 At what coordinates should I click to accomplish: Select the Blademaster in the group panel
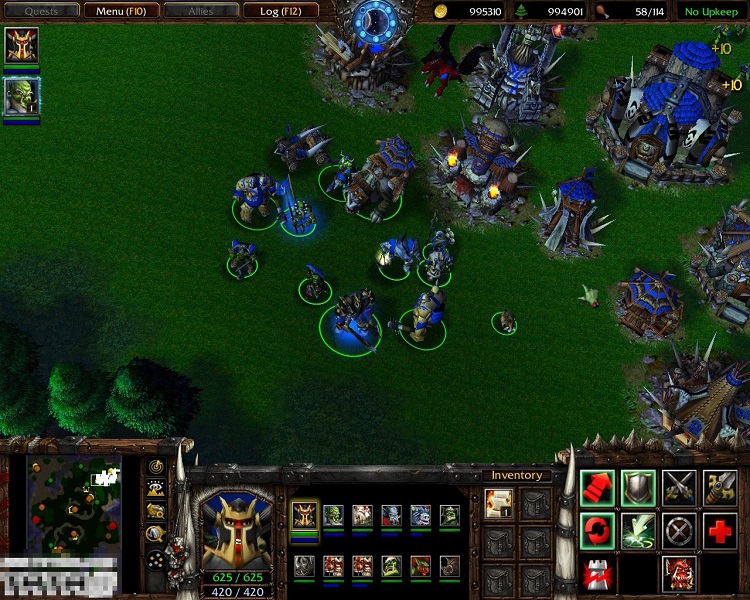tap(304, 516)
